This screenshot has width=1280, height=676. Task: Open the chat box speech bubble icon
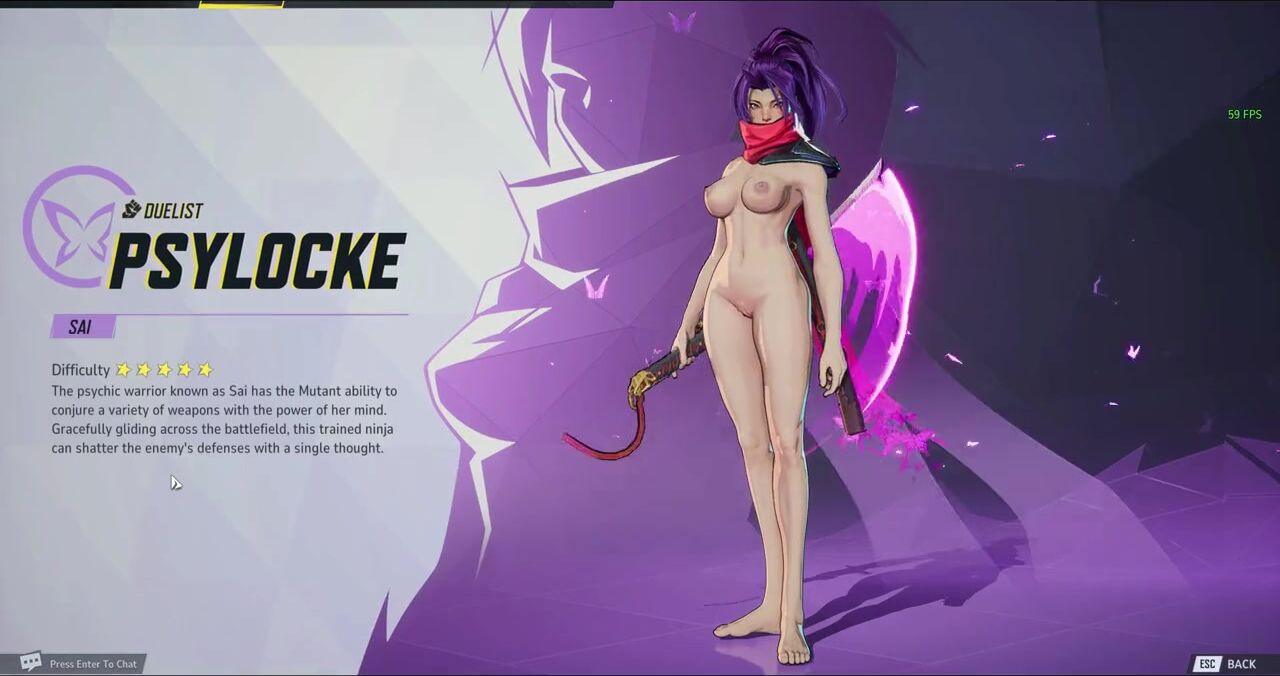tap(31, 662)
